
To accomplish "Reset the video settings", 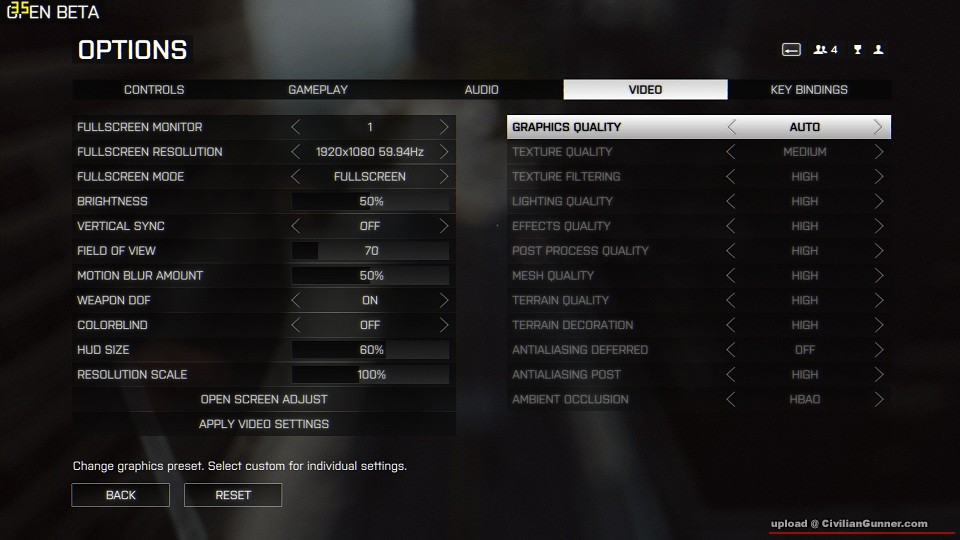I will tap(232, 495).
